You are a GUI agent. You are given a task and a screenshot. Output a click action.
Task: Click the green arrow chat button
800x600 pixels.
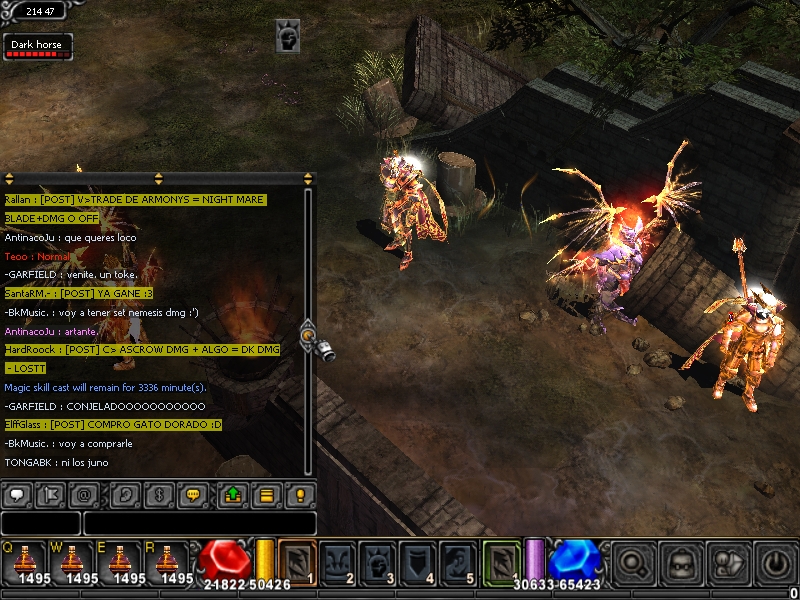point(232,494)
